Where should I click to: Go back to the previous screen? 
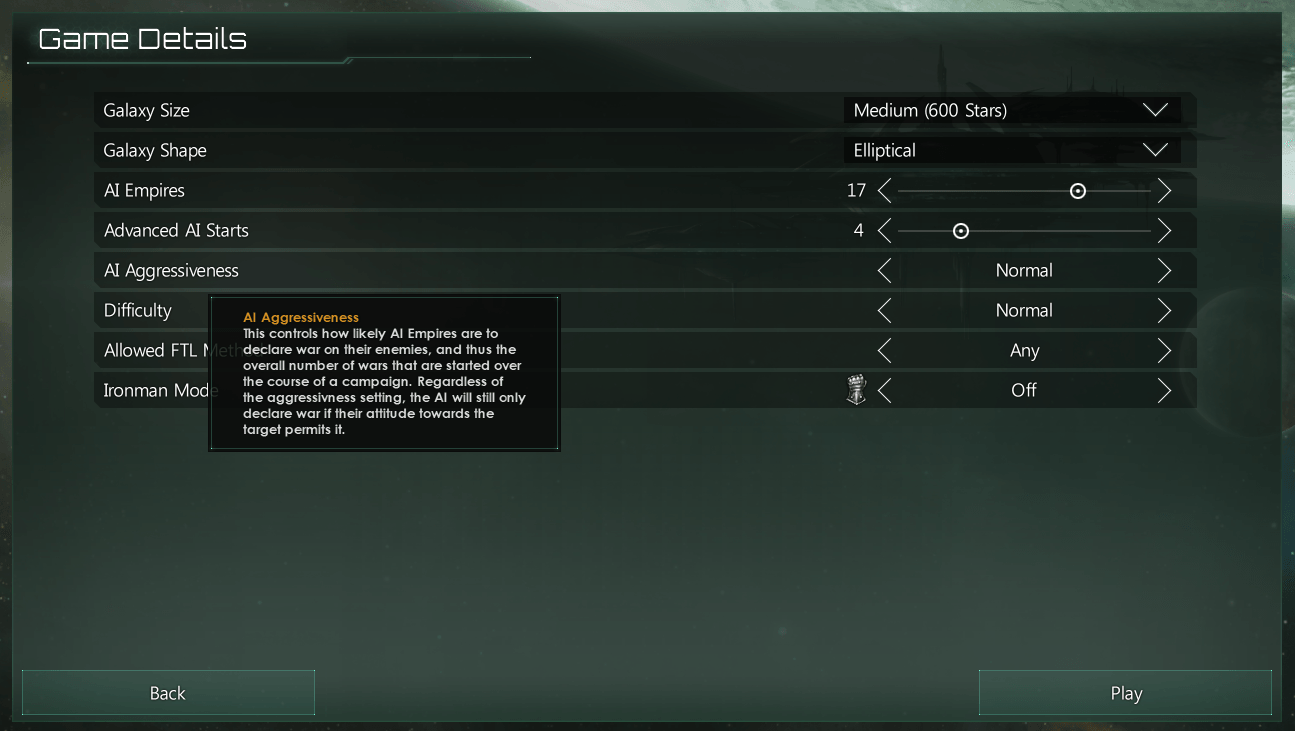[x=168, y=693]
